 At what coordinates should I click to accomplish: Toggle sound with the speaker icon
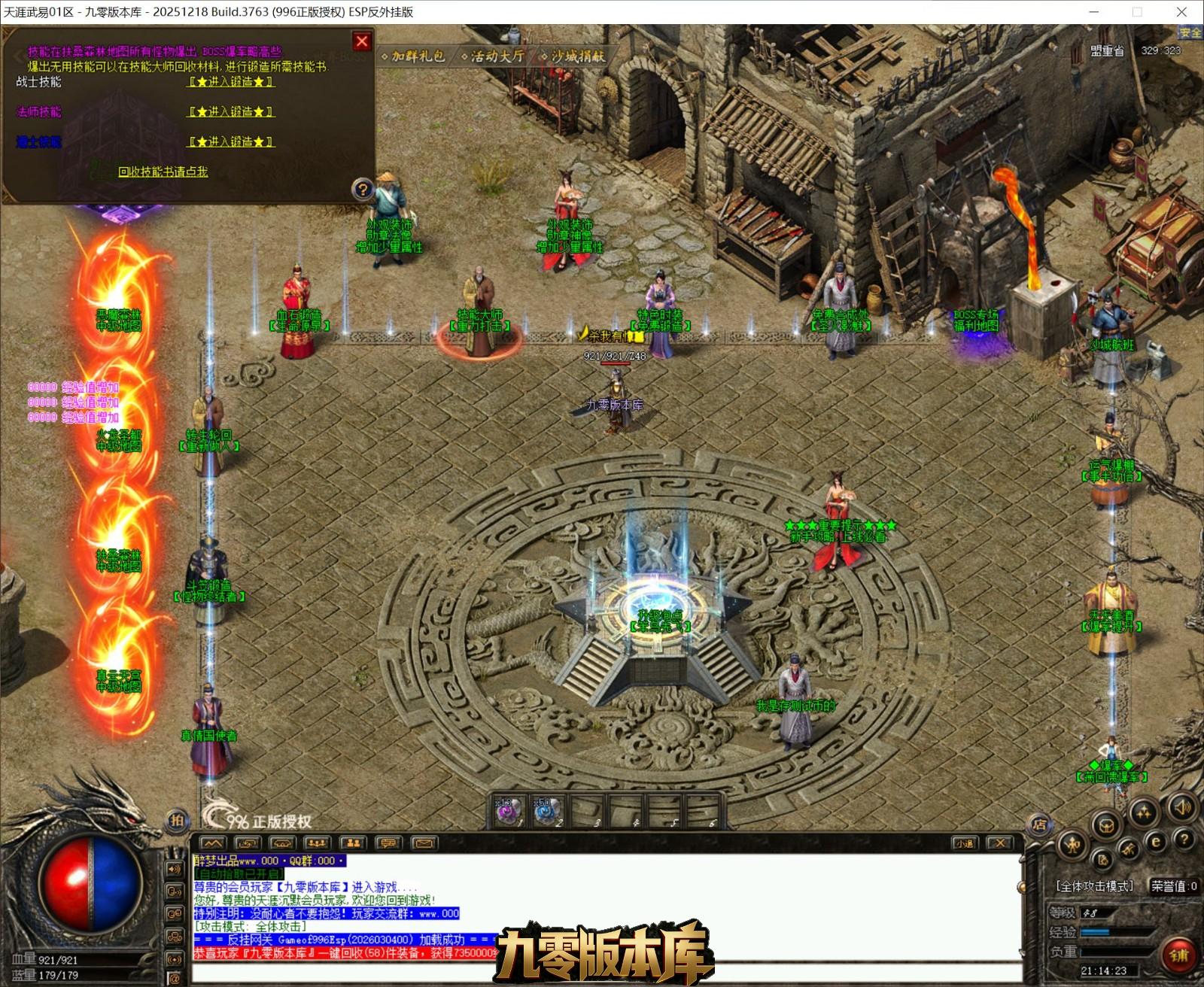[1182, 809]
